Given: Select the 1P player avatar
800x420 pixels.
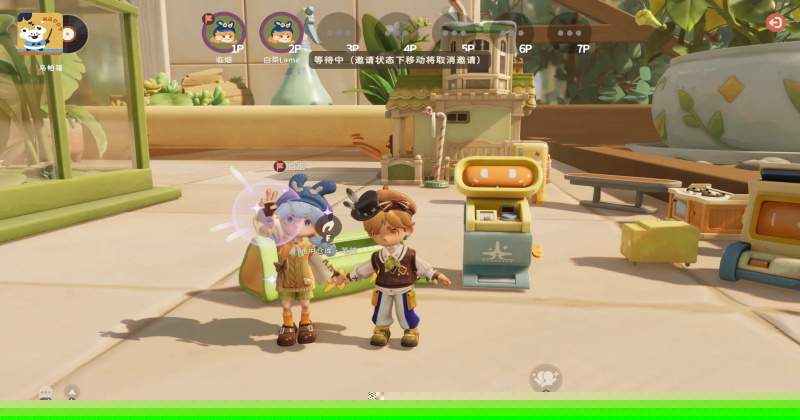Looking at the screenshot, I should pos(223,31).
